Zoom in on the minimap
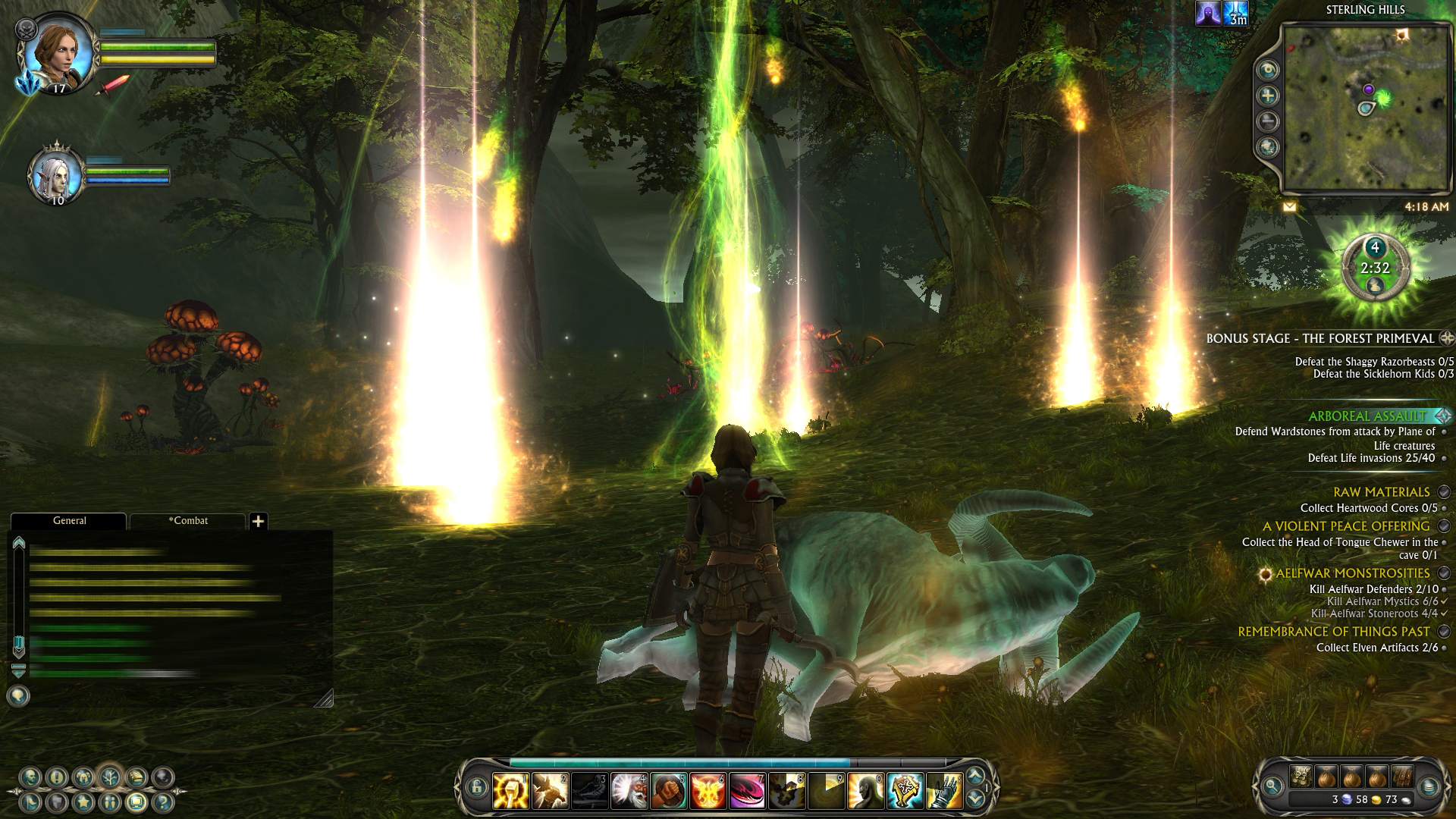This screenshot has height=819, width=1456. 1268,96
